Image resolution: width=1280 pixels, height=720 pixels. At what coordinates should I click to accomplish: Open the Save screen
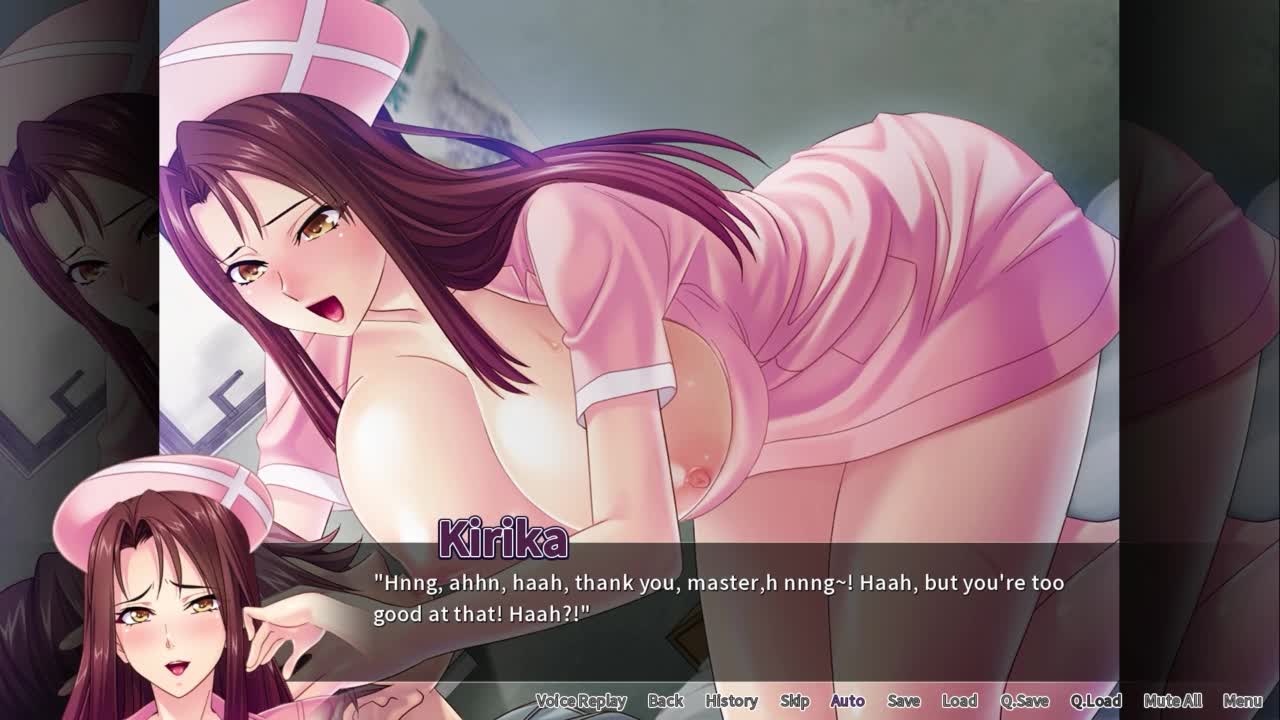[903, 701]
